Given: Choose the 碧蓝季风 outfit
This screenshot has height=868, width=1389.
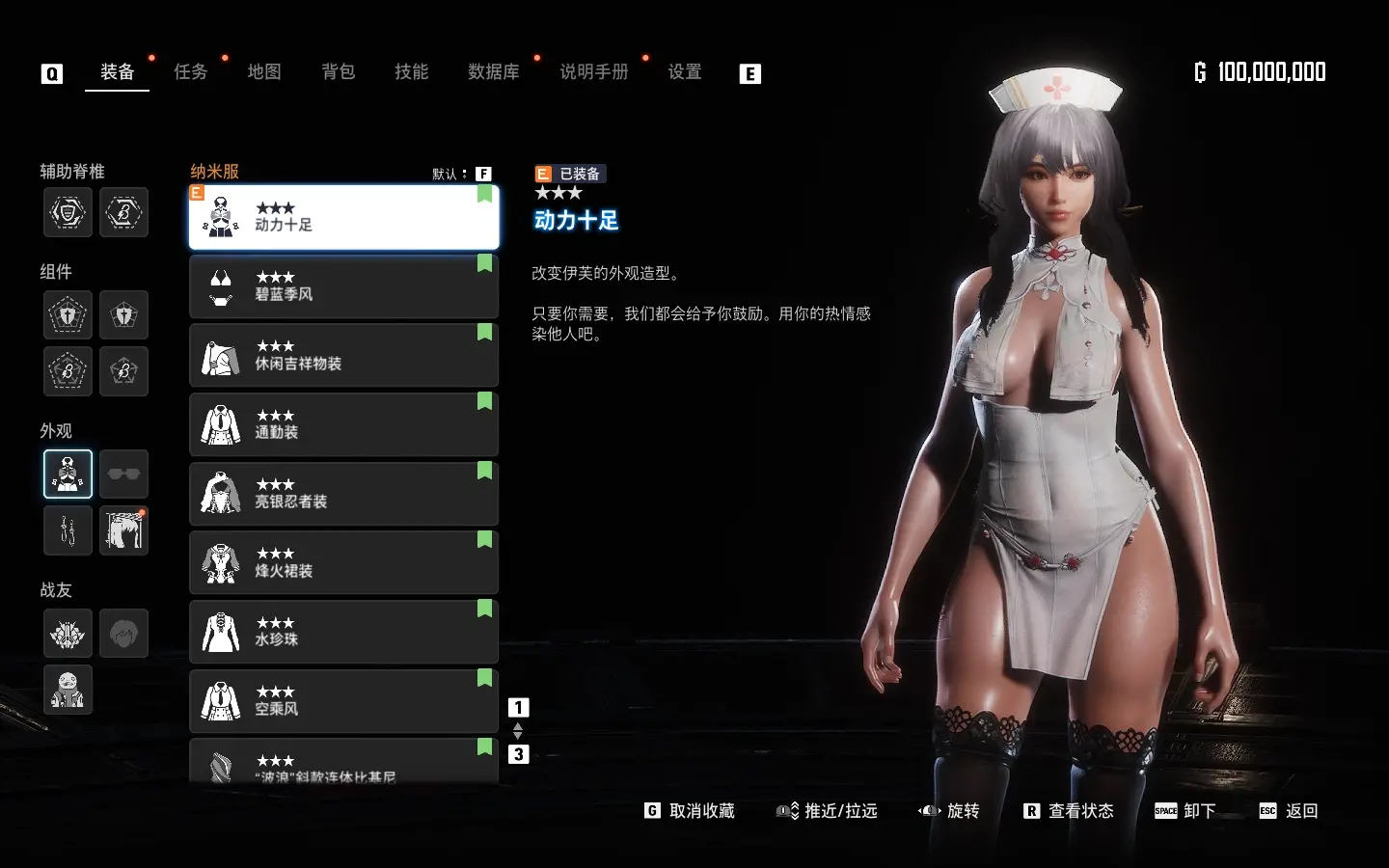Looking at the screenshot, I should point(343,286).
